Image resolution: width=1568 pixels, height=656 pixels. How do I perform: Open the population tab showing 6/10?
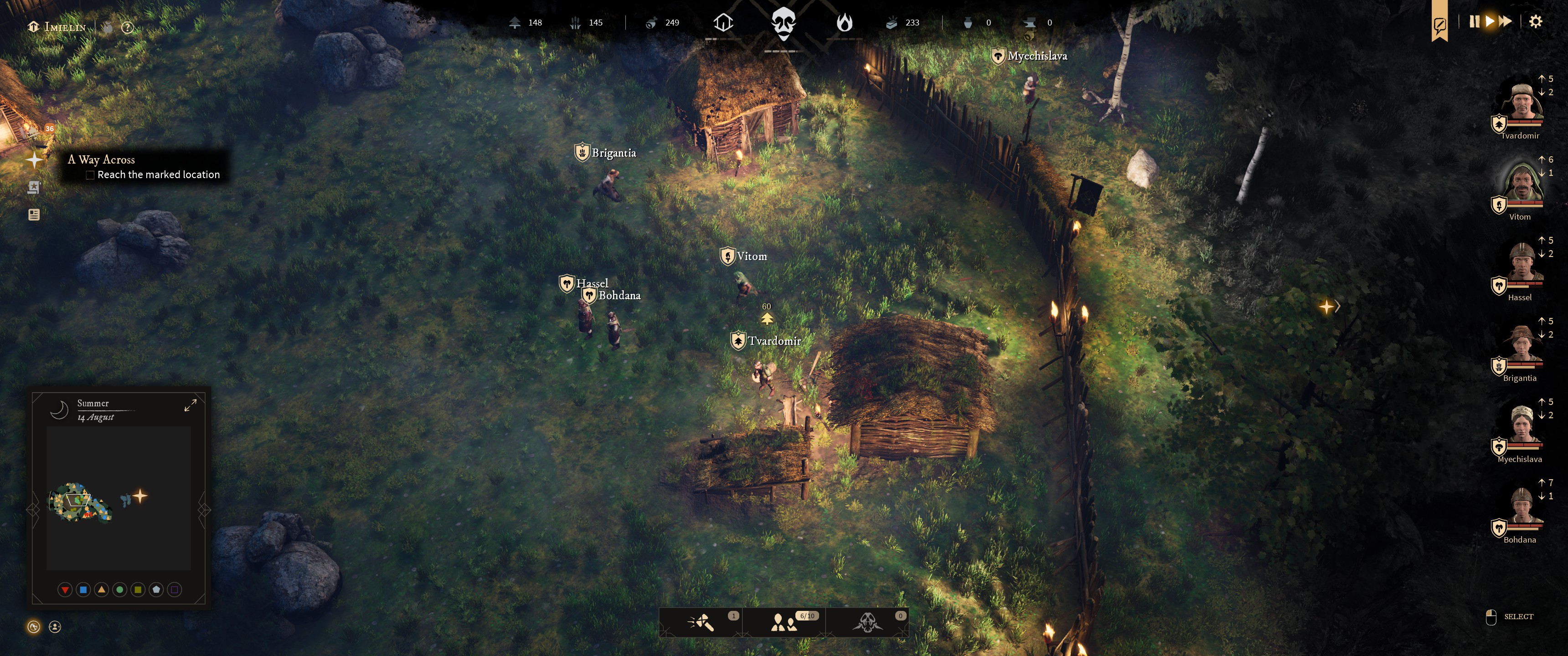784,623
